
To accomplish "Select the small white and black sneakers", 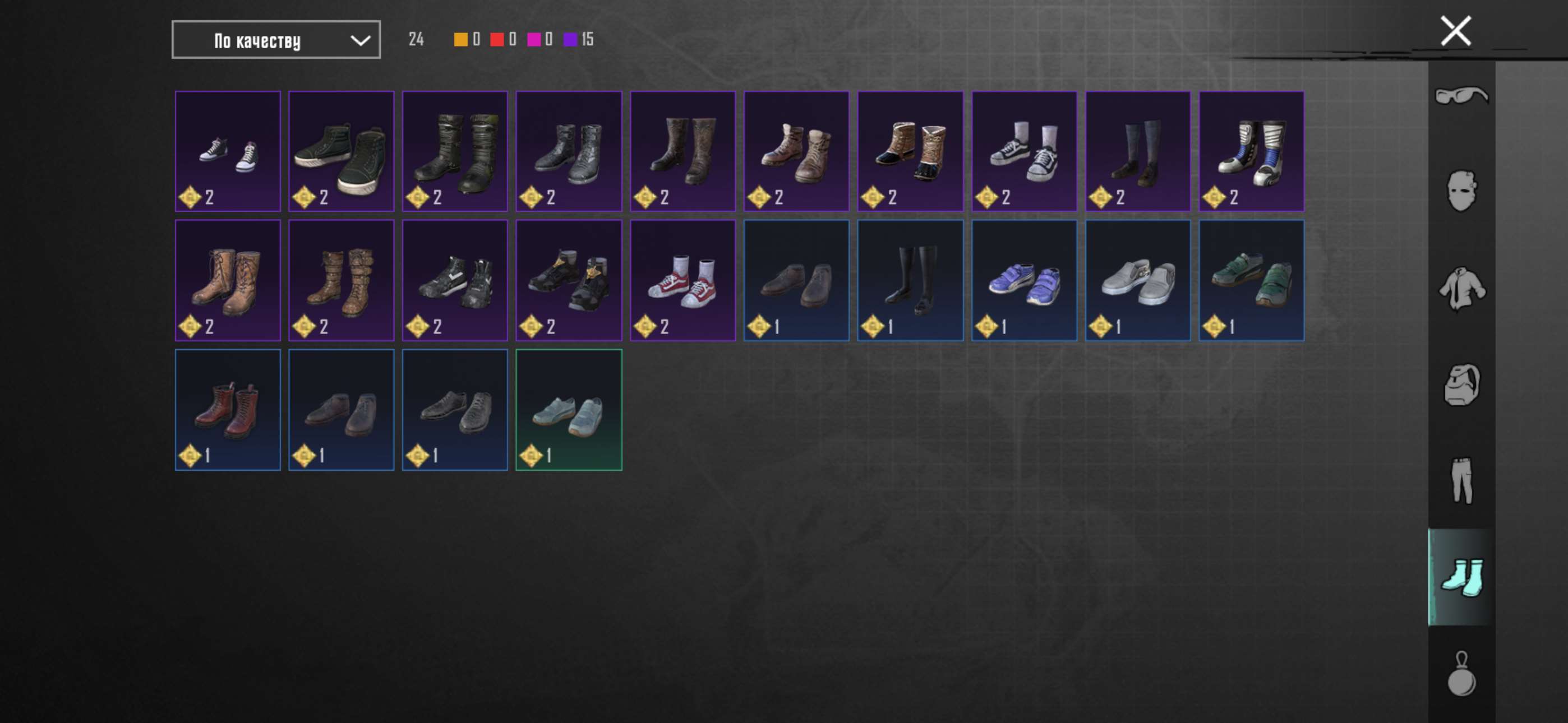I will 228,151.
